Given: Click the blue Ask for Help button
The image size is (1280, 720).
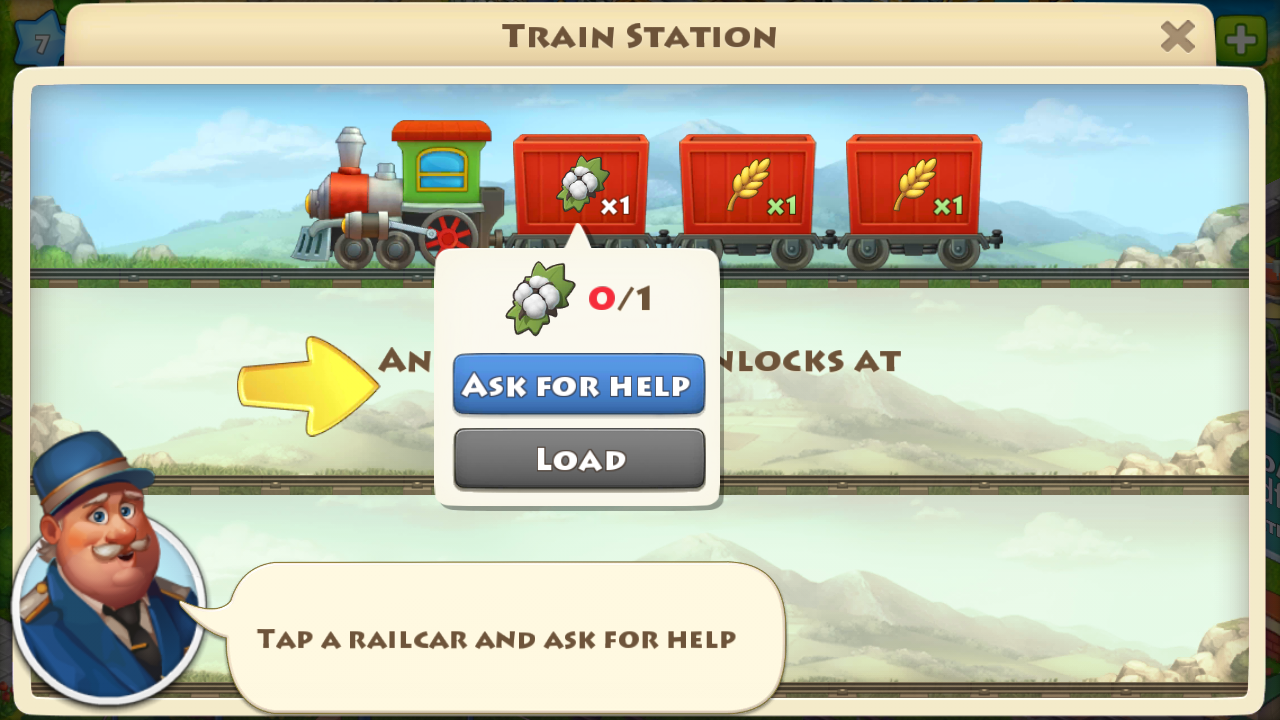Looking at the screenshot, I should [x=579, y=385].
